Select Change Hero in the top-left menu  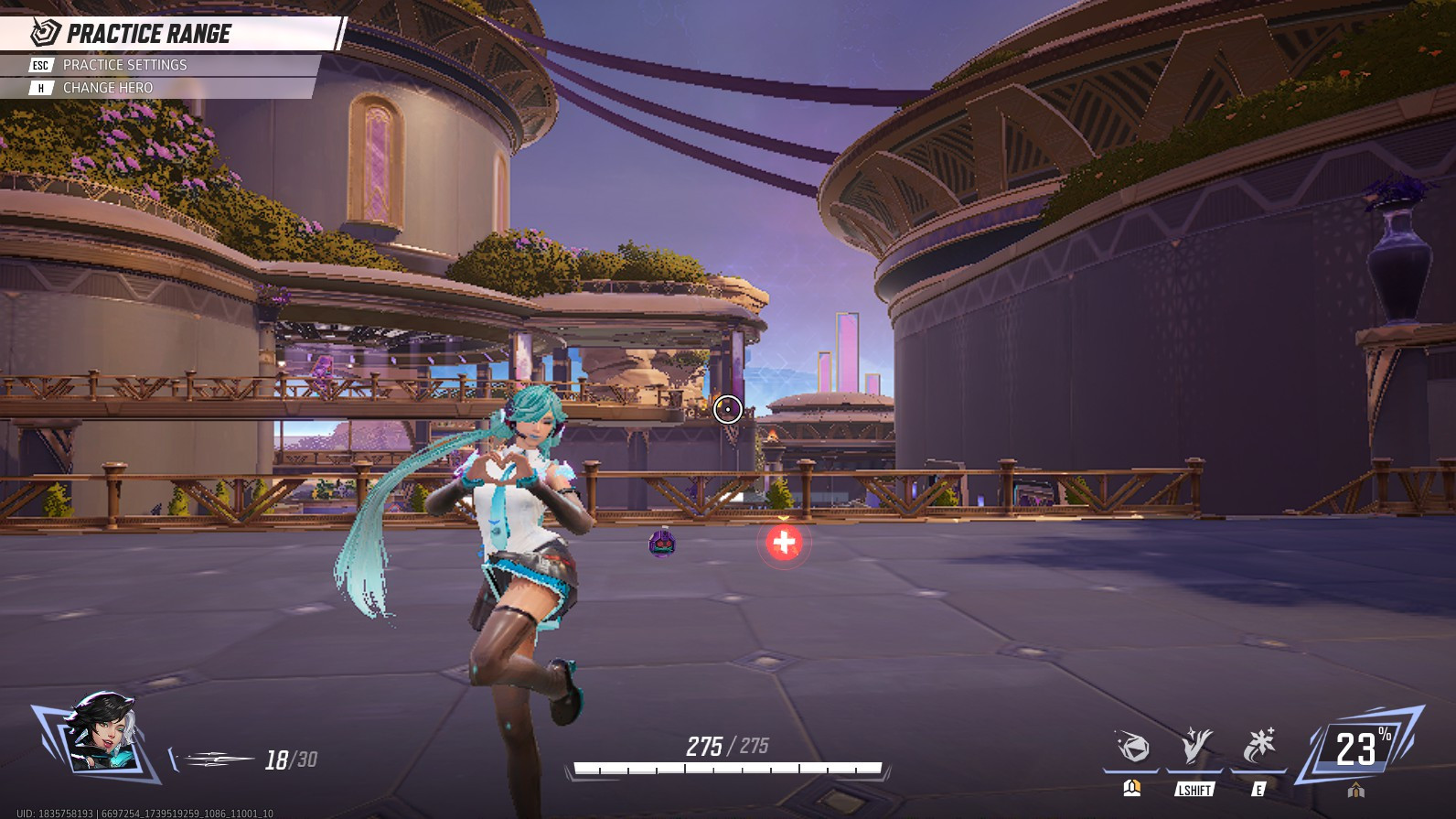pos(109,88)
